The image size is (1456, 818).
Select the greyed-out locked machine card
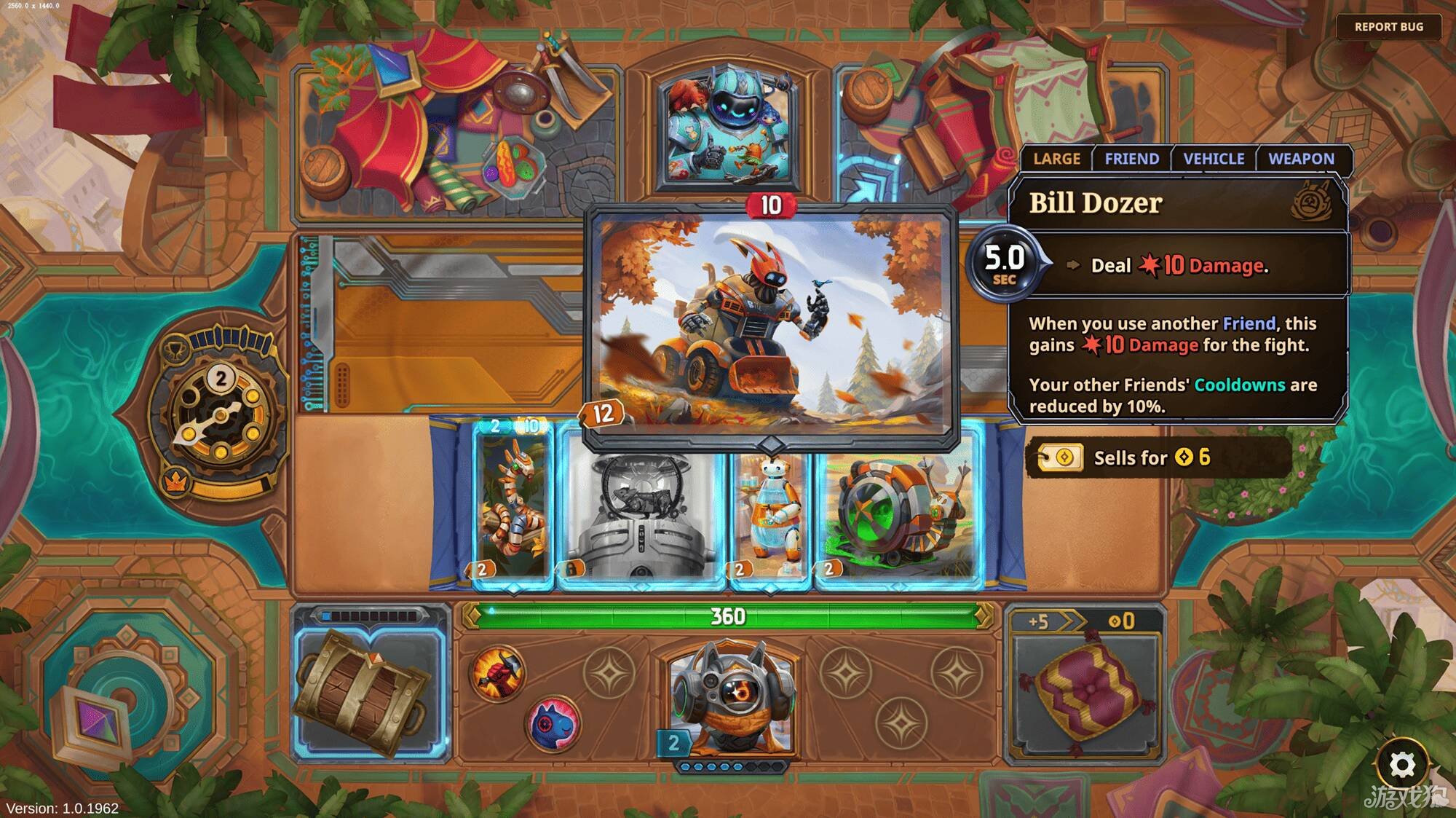point(641,517)
